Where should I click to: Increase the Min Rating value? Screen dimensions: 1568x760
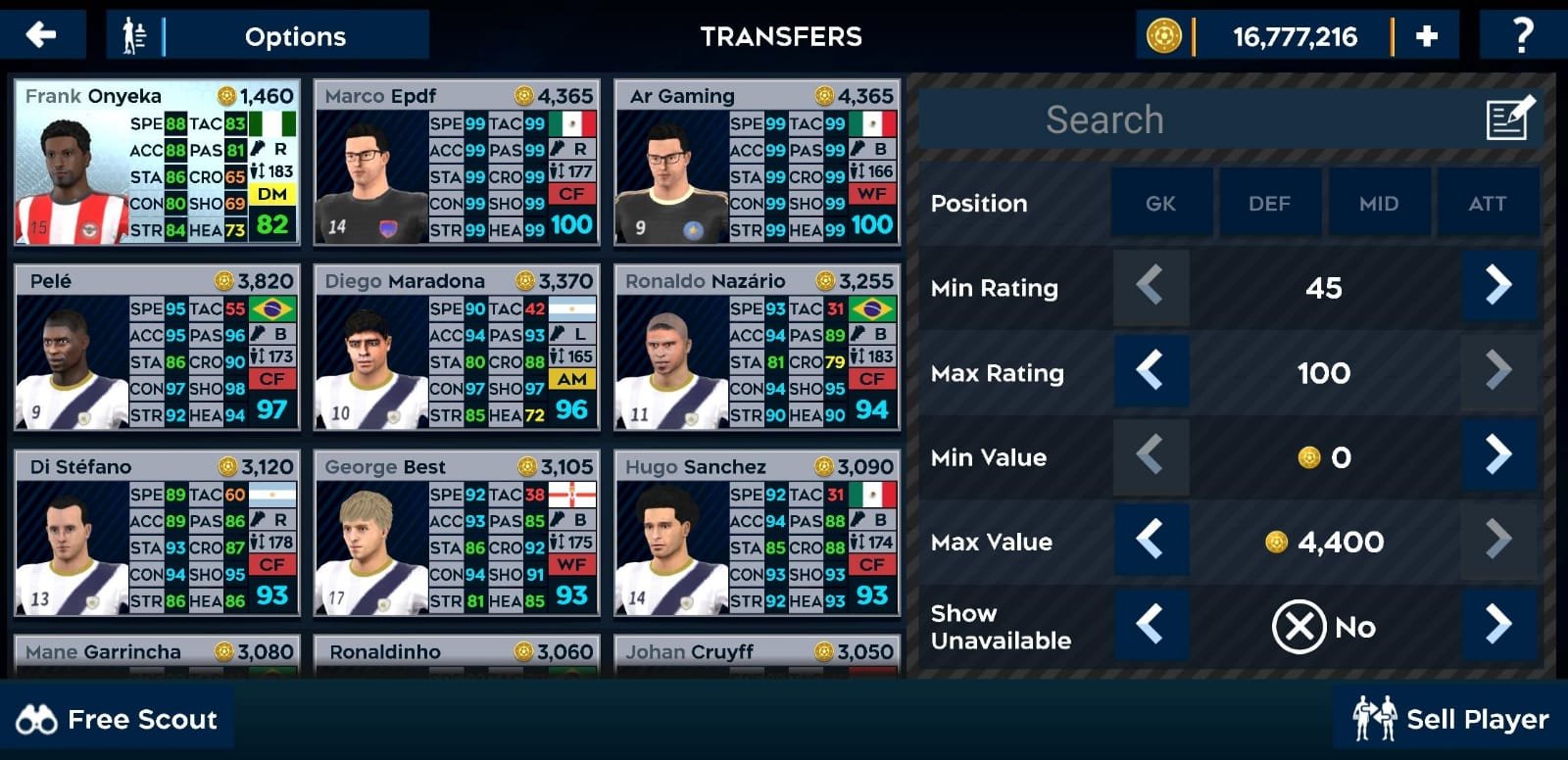click(1497, 287)
